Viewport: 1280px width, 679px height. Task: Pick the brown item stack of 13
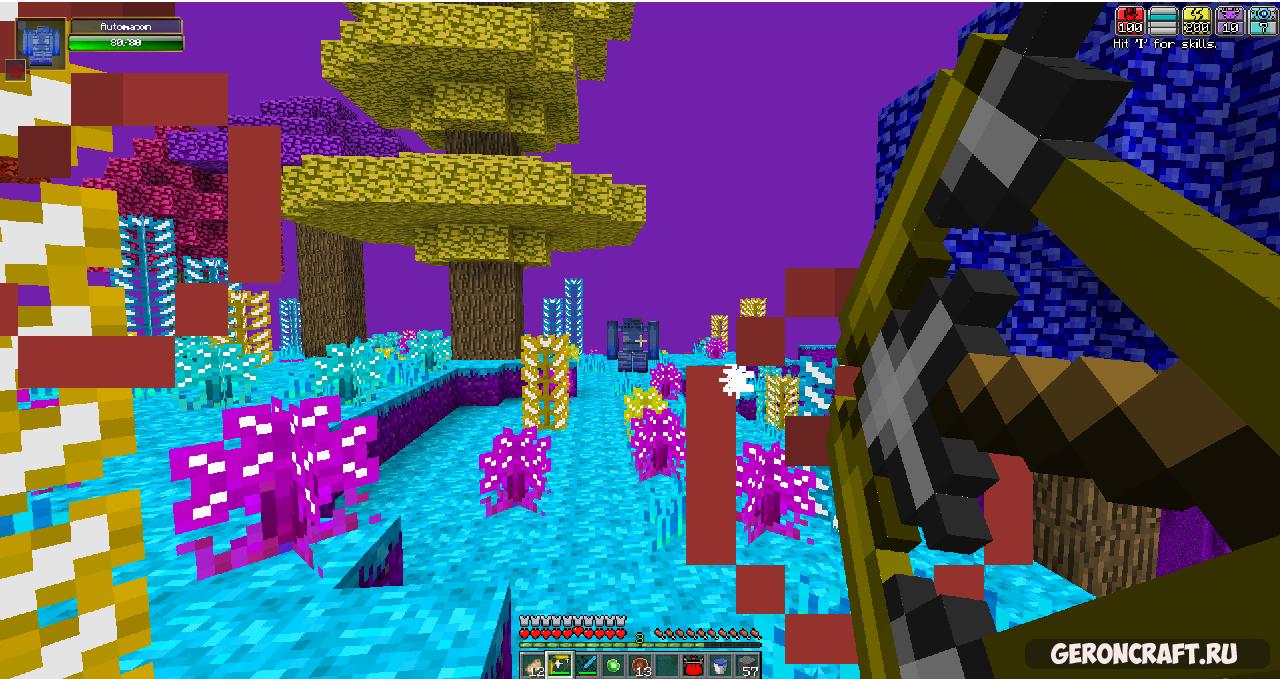[x=640, y=665]
